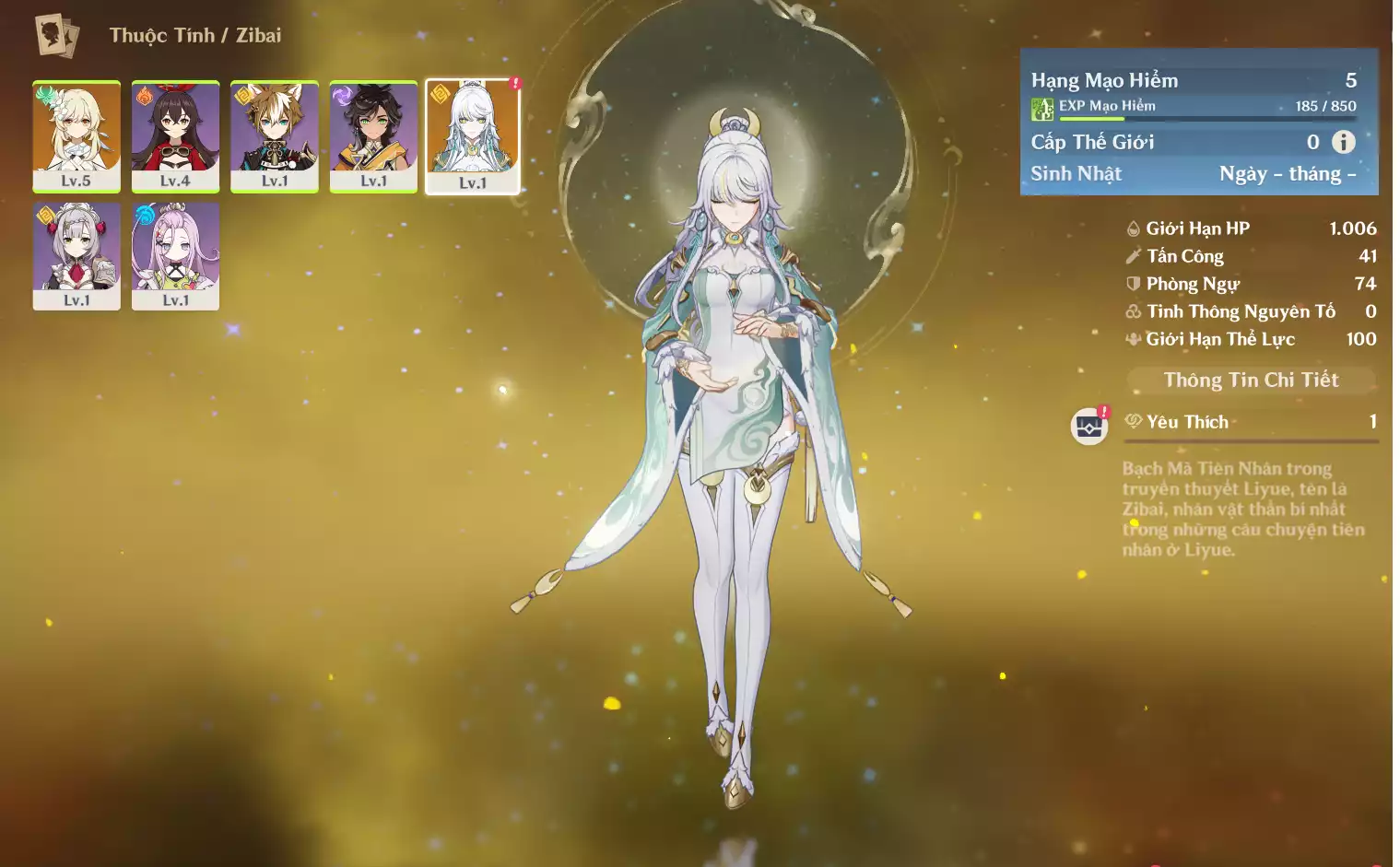Select the pink-haired Hydro character portrait
This screenshot has width=1400, height=867.
[x=175, y=255]
